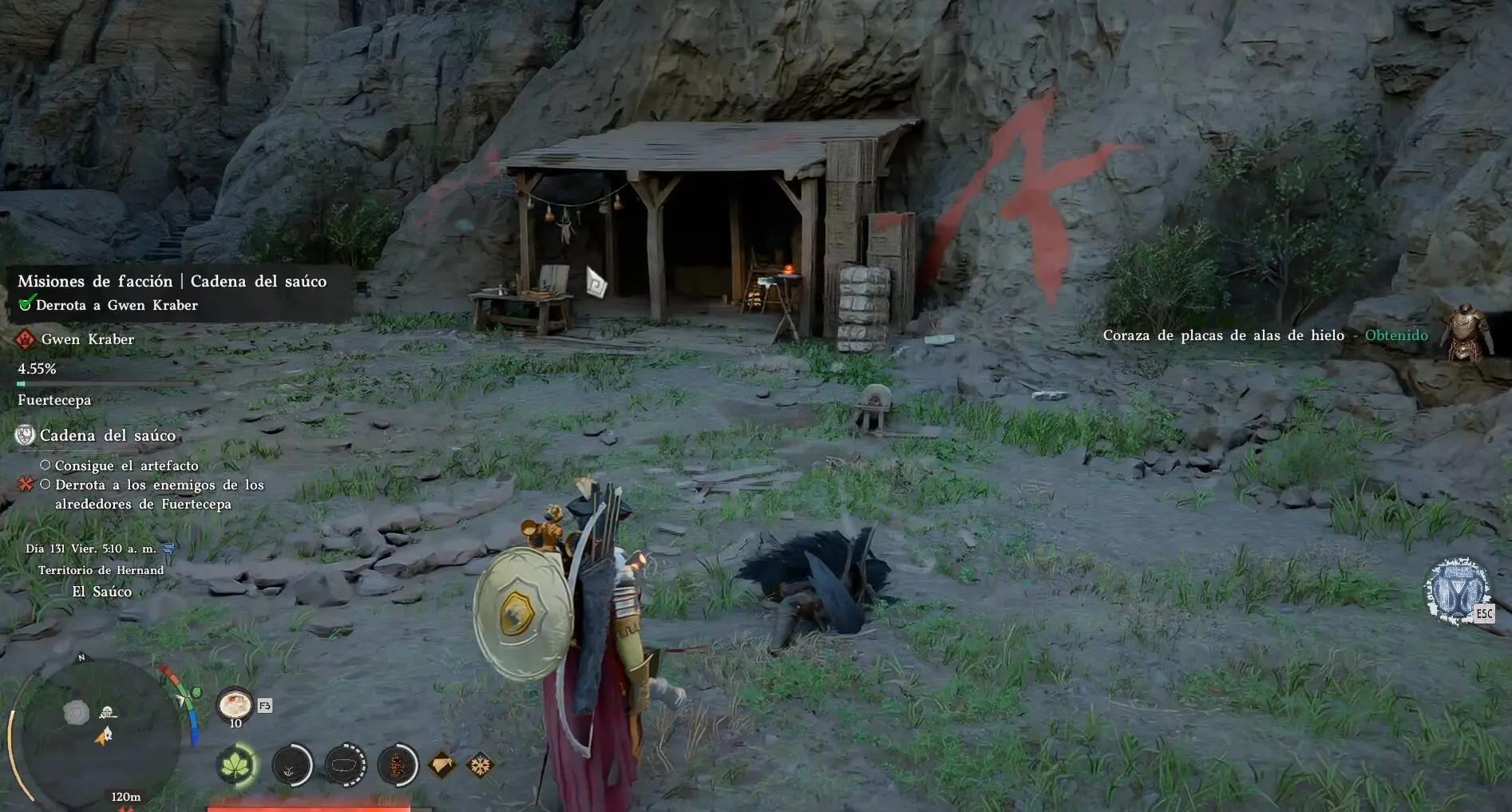Select the 'Derrota a Gwen Kraber' objective

(x=117, y=305)
